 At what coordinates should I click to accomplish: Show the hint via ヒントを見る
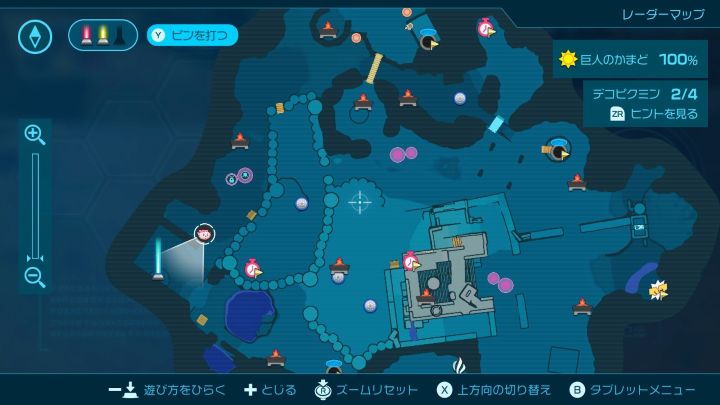tap(655, 114)
